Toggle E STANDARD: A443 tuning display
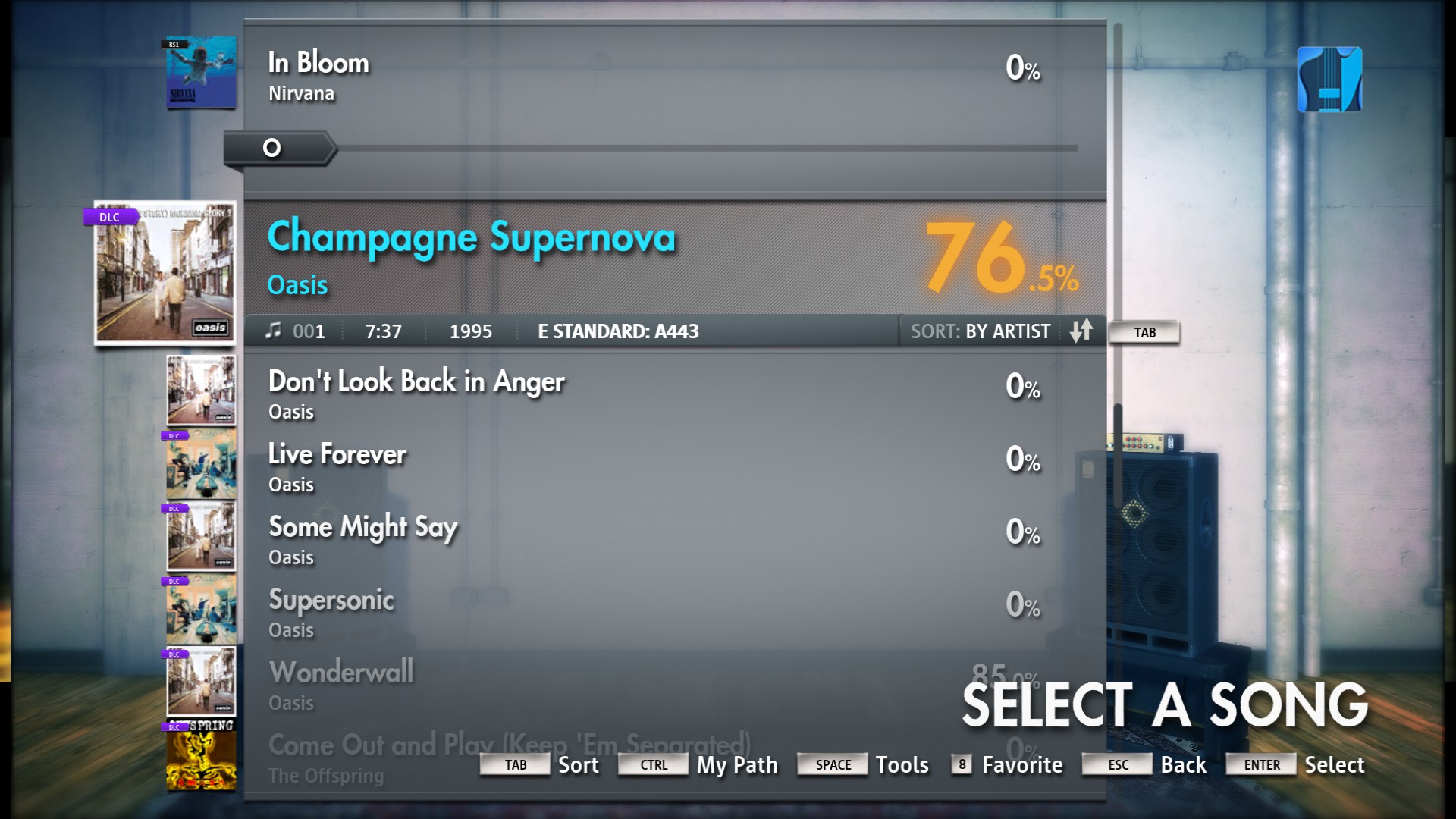This screenshot has height=819, width=1456. coord(617,331)
